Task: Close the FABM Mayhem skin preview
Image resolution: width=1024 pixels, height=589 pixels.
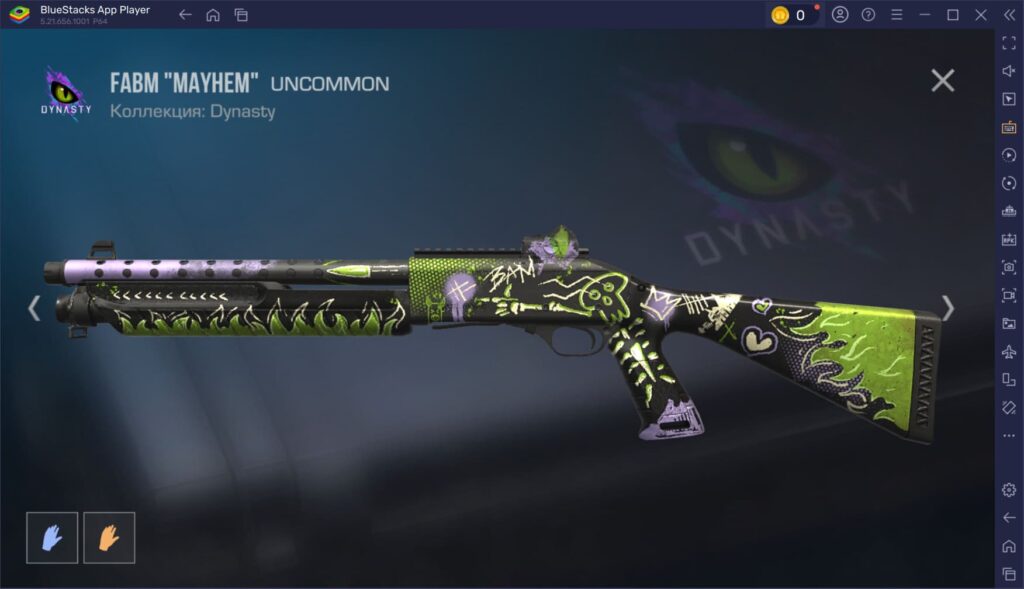Action: [x=942, y=81]
